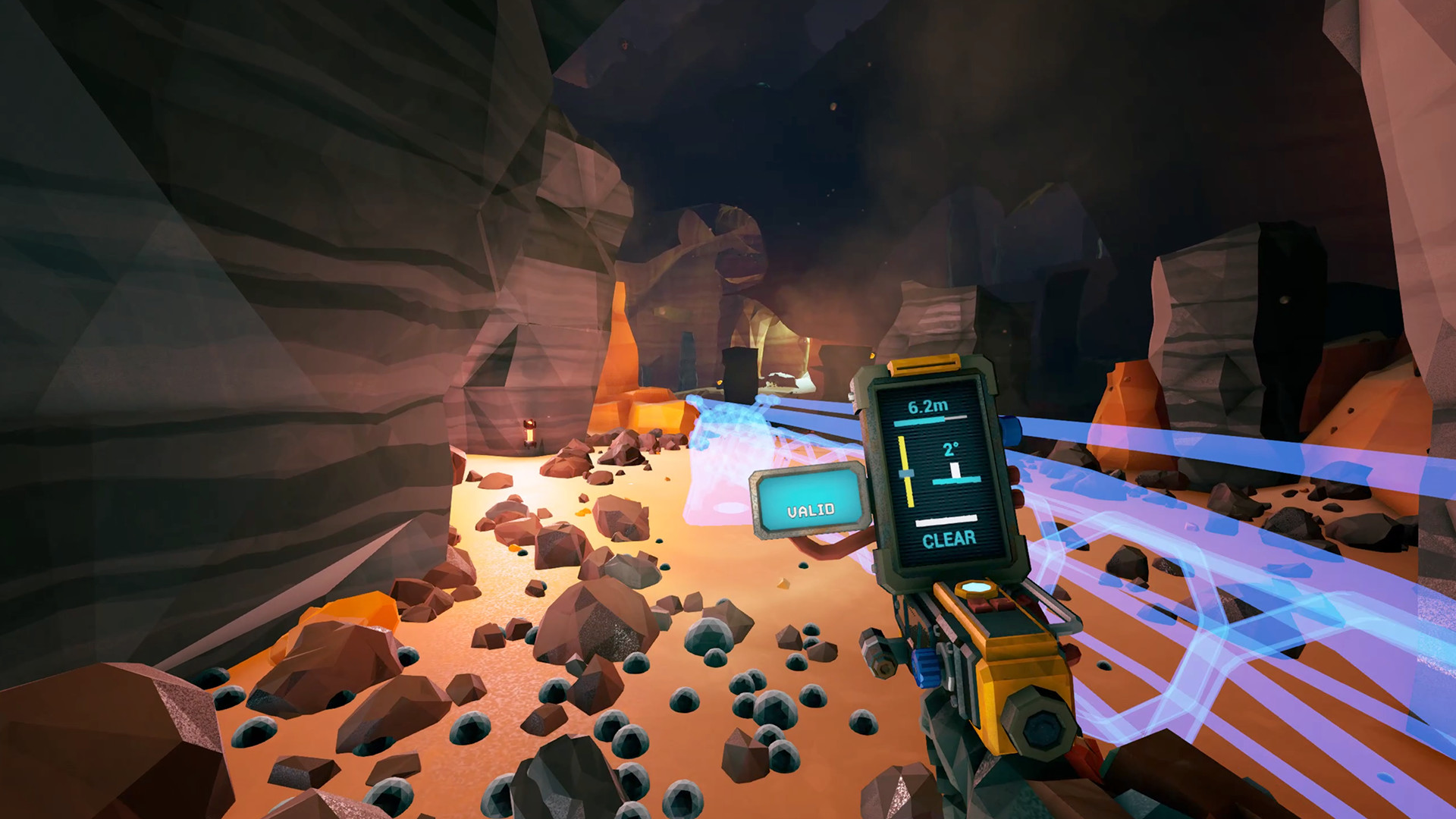
Task: Toggle the CLEAR status readout
Action: [x=949, y=538]
